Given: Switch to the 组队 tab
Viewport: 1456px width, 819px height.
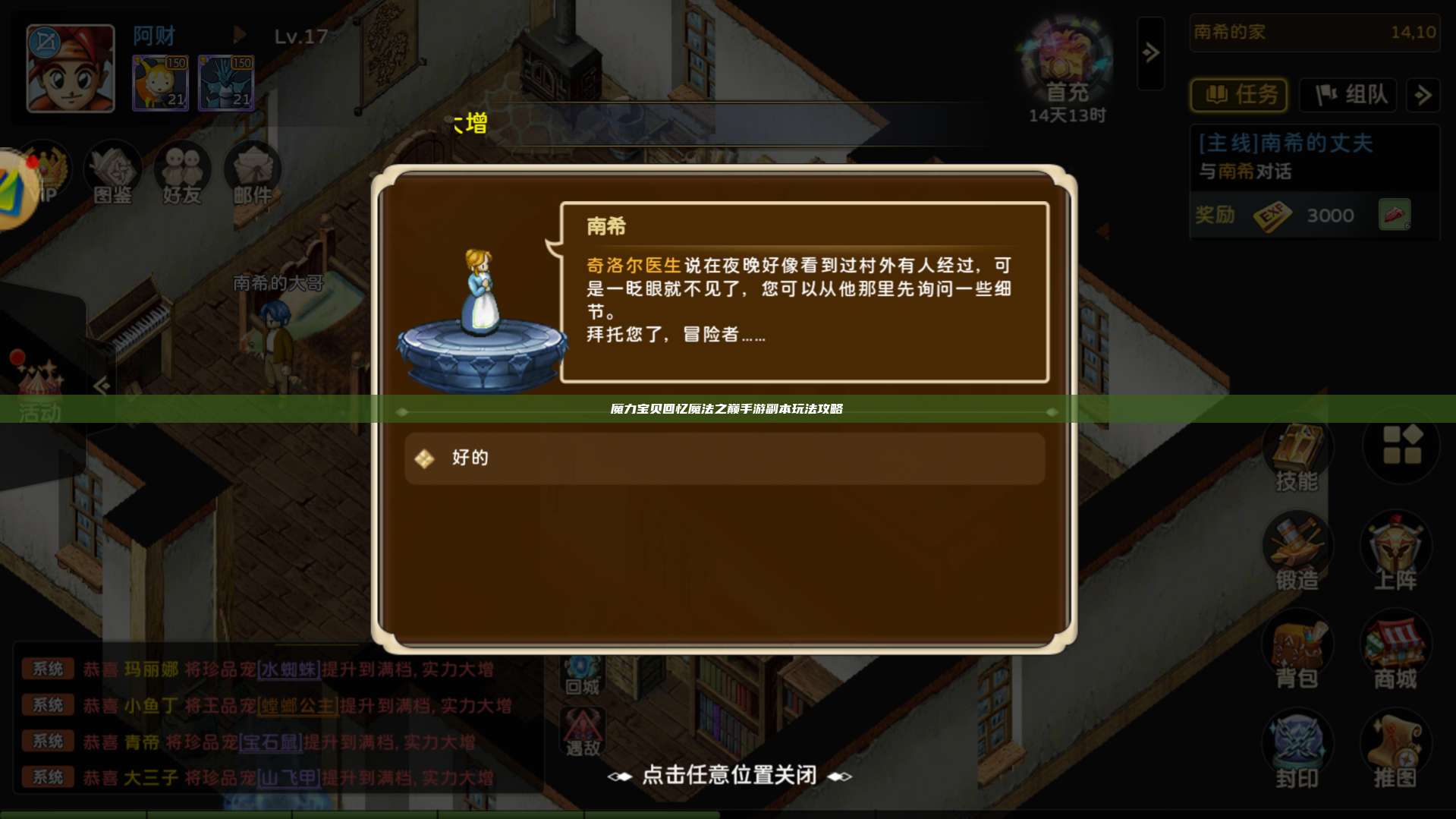Looking at the screenshot, I should tap(1349, 95).
